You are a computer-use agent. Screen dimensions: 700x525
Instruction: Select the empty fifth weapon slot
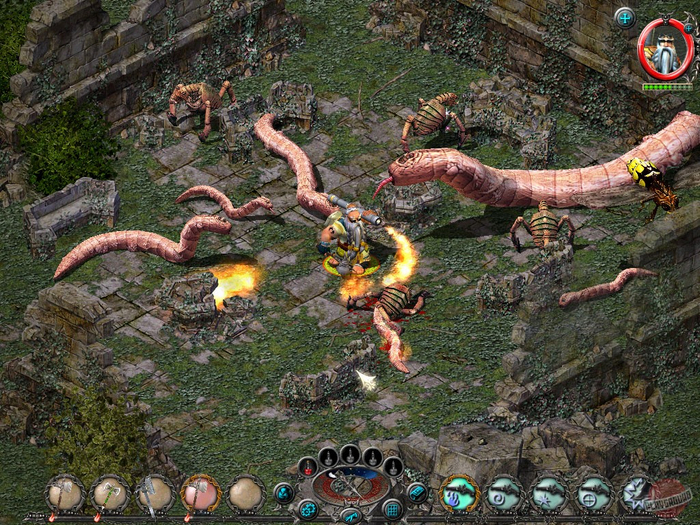click(x=246, y=494)
